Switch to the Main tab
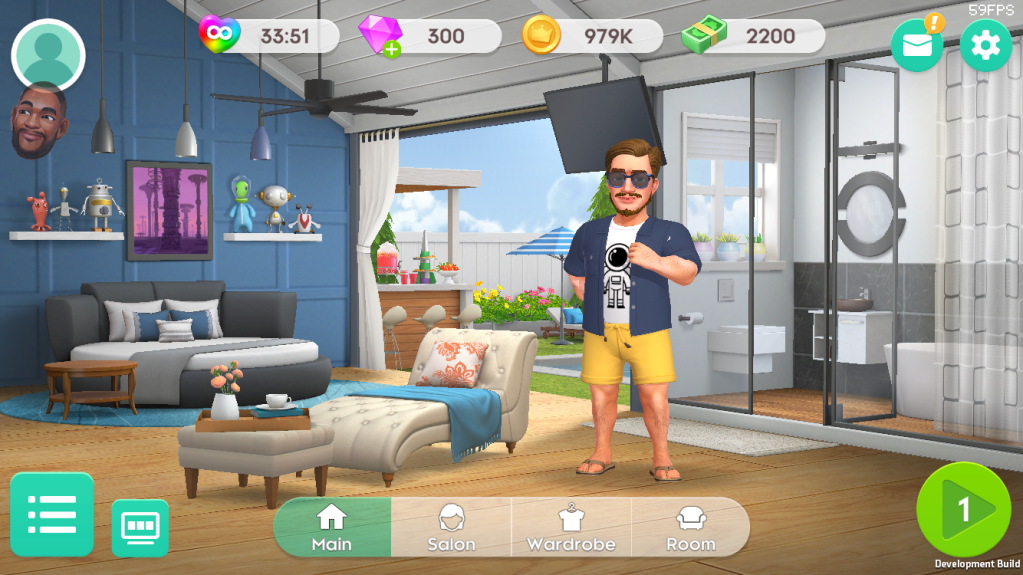Image resolution: width=1023 pixels, height=575 pixels. pos(332,527)
